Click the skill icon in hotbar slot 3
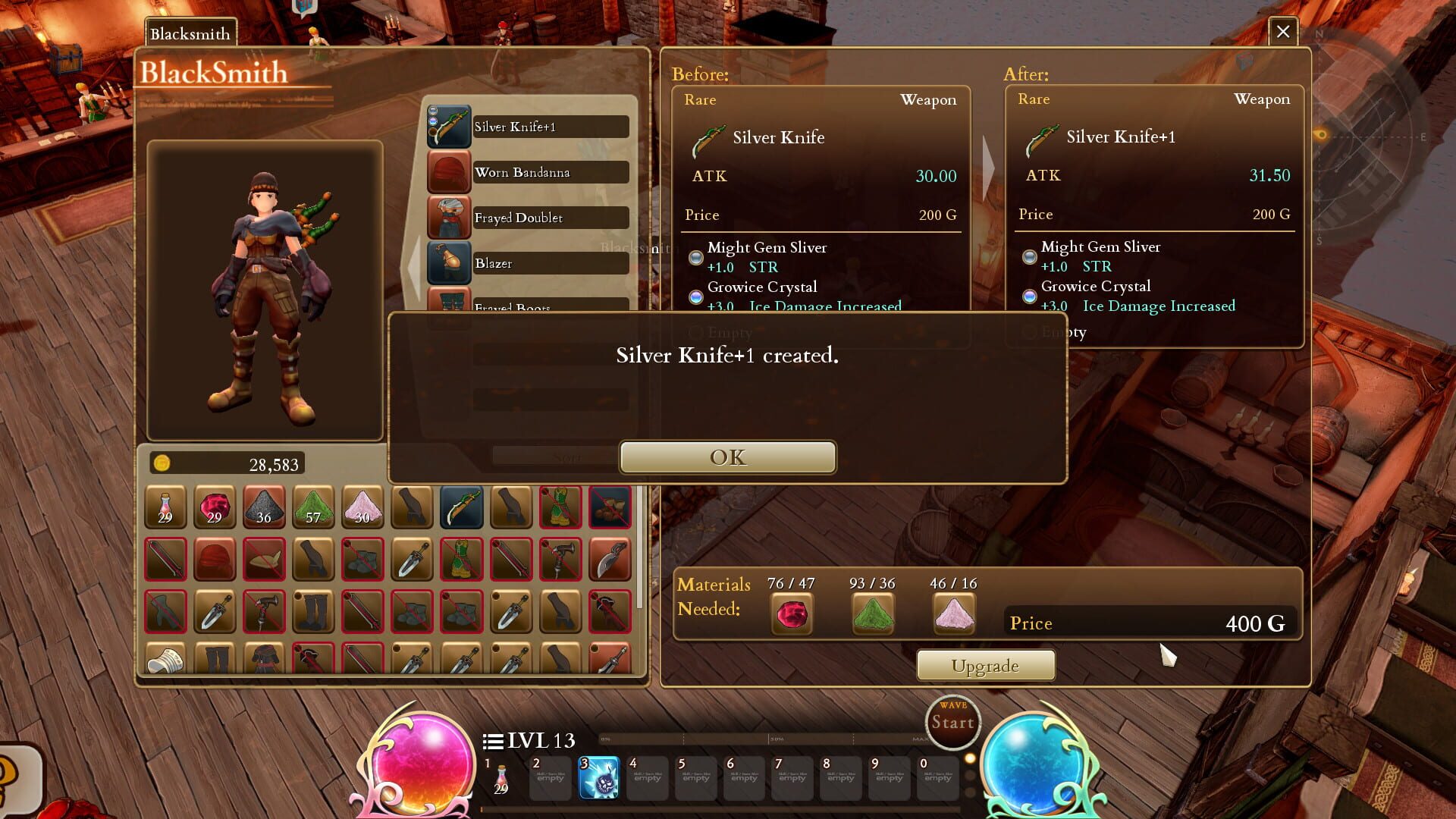1456x819 pixels. [x=598, y=777]
